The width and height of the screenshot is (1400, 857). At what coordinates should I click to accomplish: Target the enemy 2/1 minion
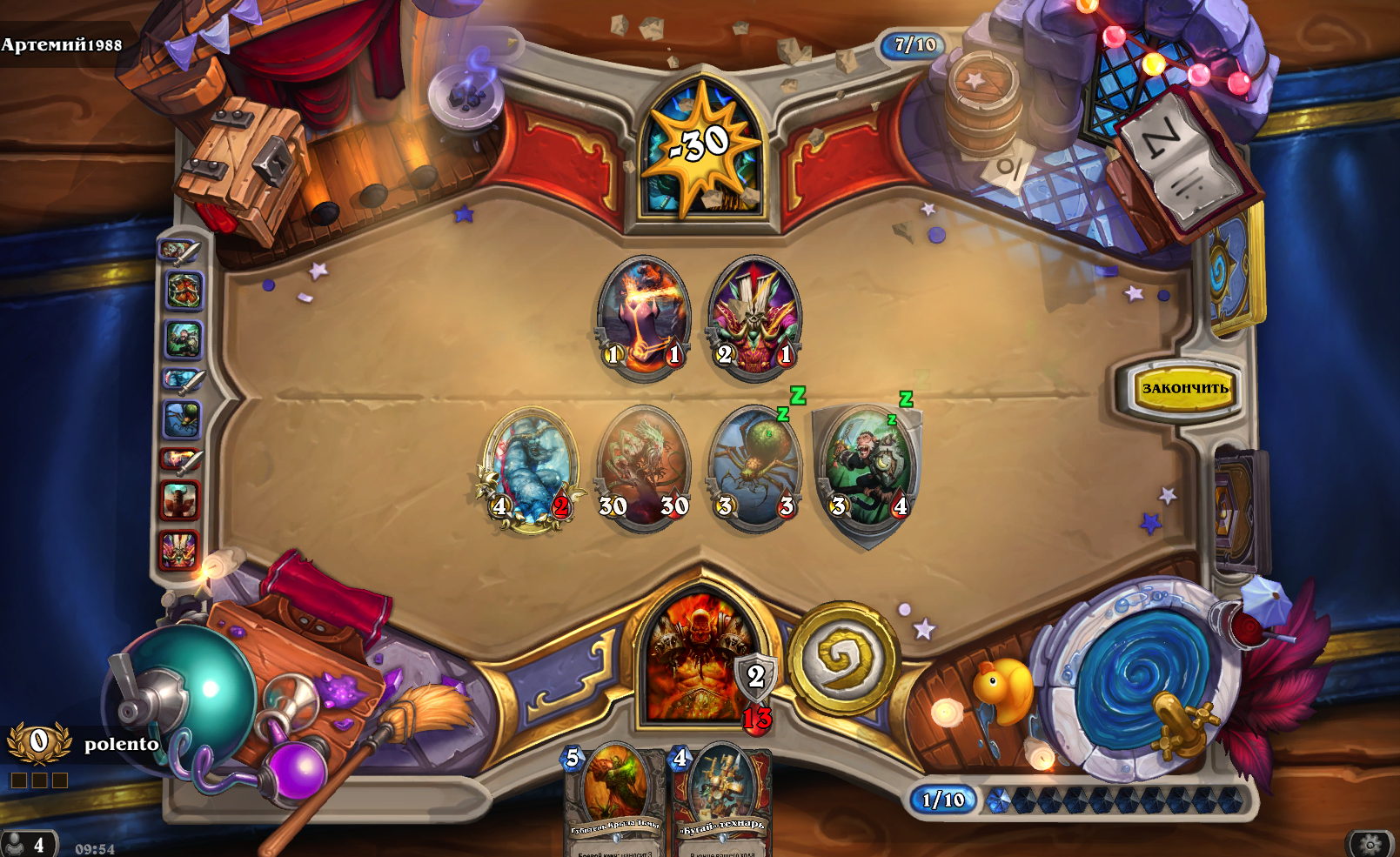(755, 317)
